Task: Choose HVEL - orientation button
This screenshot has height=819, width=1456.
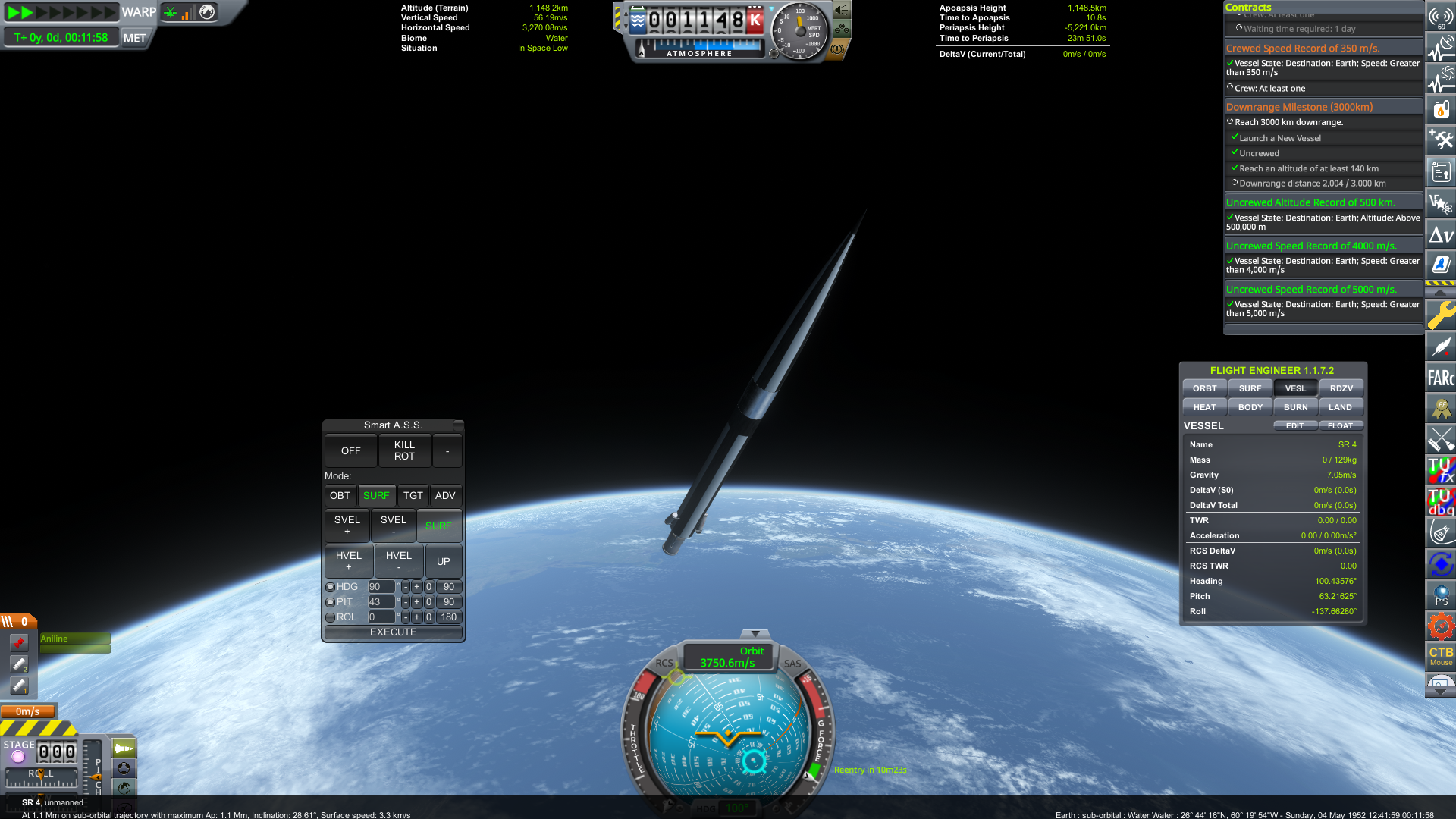Action: (399, 560)
